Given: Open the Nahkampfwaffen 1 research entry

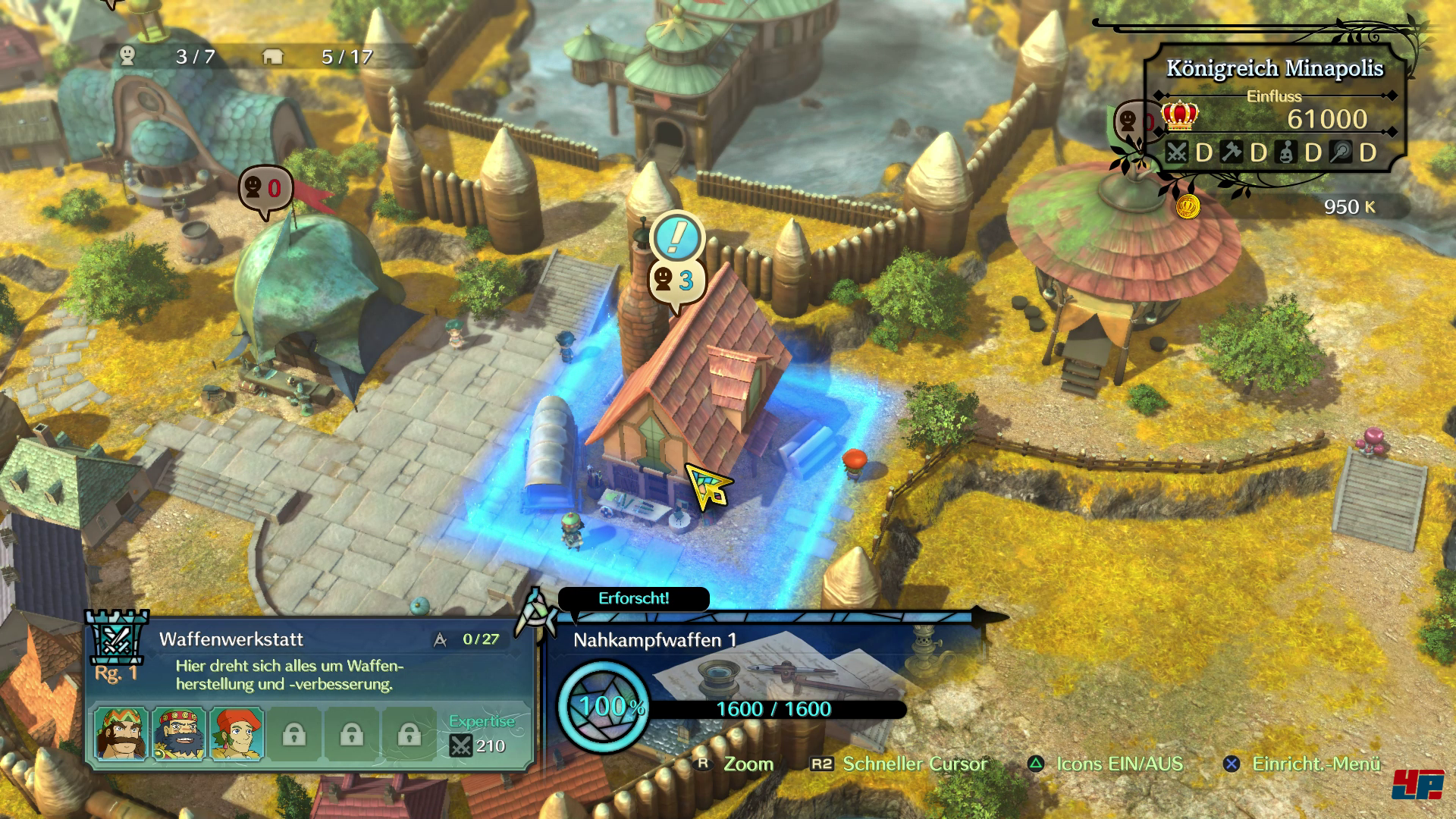Looking at the screenshot, I should (x=654, y=640).
